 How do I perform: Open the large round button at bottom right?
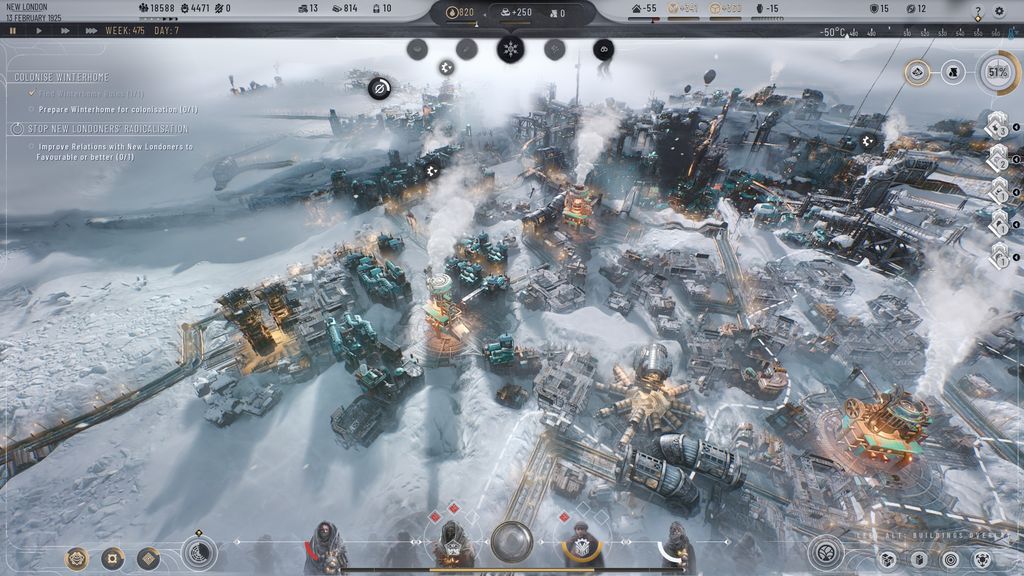click(x=826, y=551)
